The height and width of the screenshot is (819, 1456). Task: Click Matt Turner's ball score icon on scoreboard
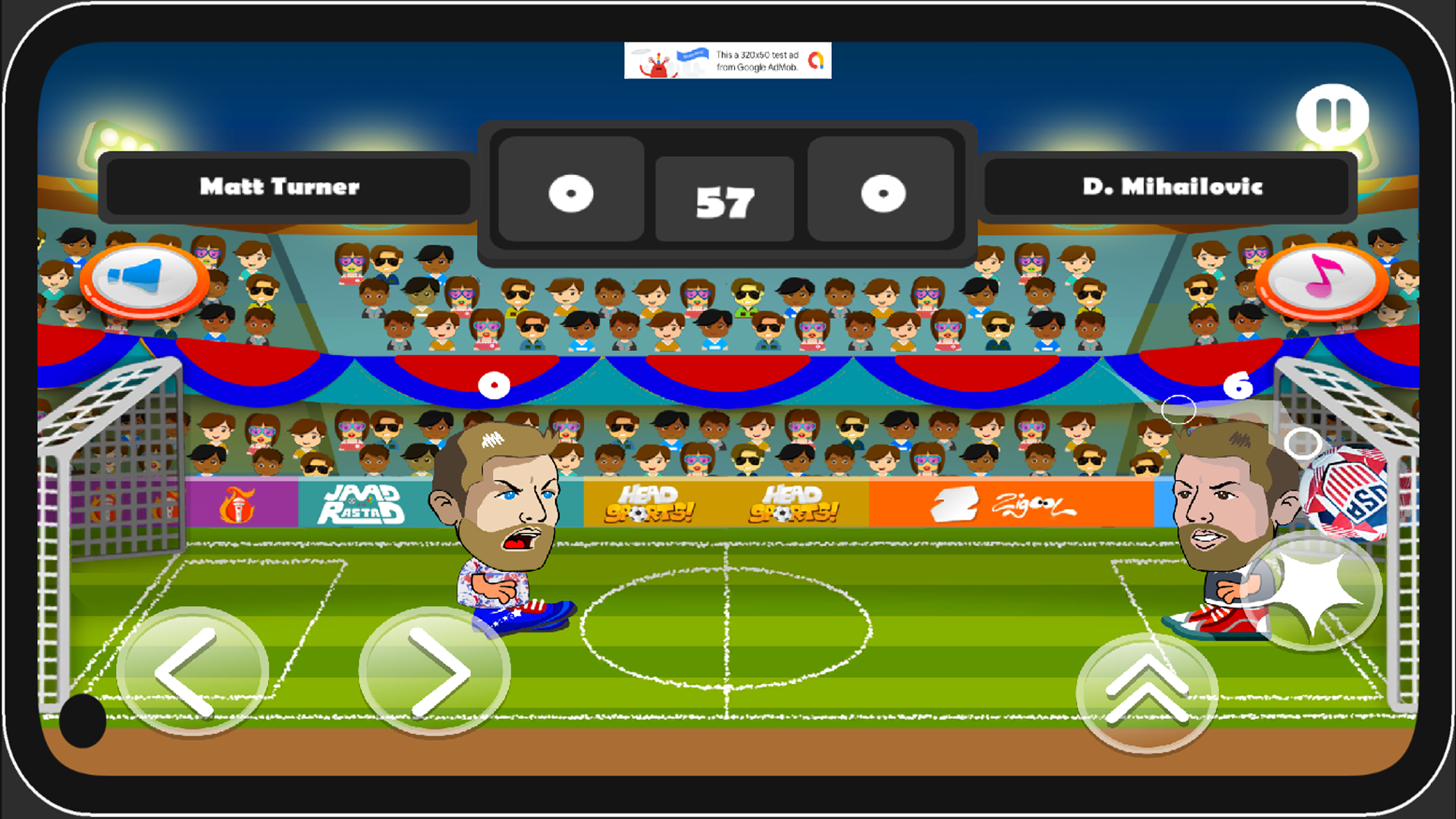tap(572, 192)
